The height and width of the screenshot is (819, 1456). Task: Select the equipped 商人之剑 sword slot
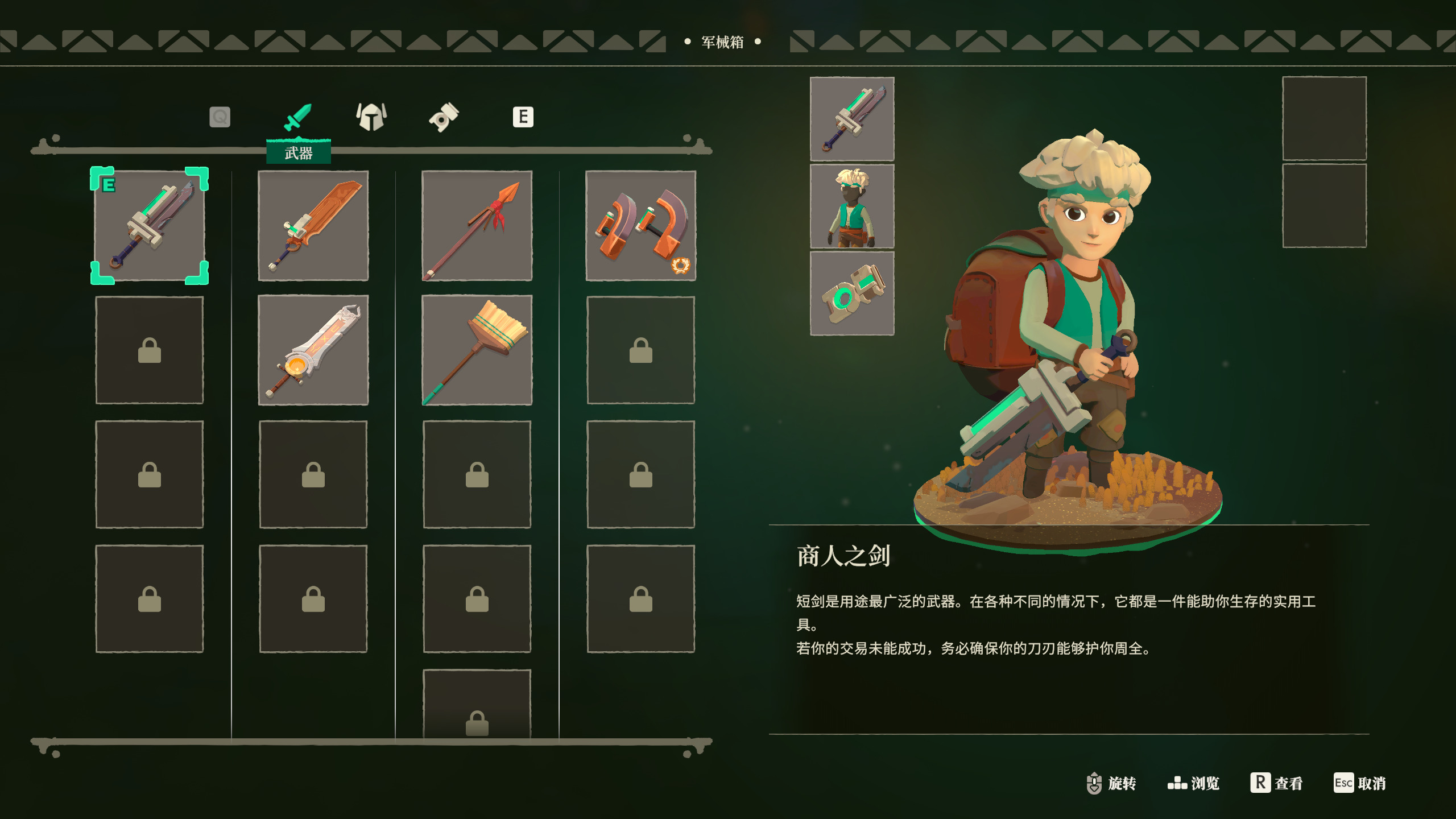tap(150, 226)
